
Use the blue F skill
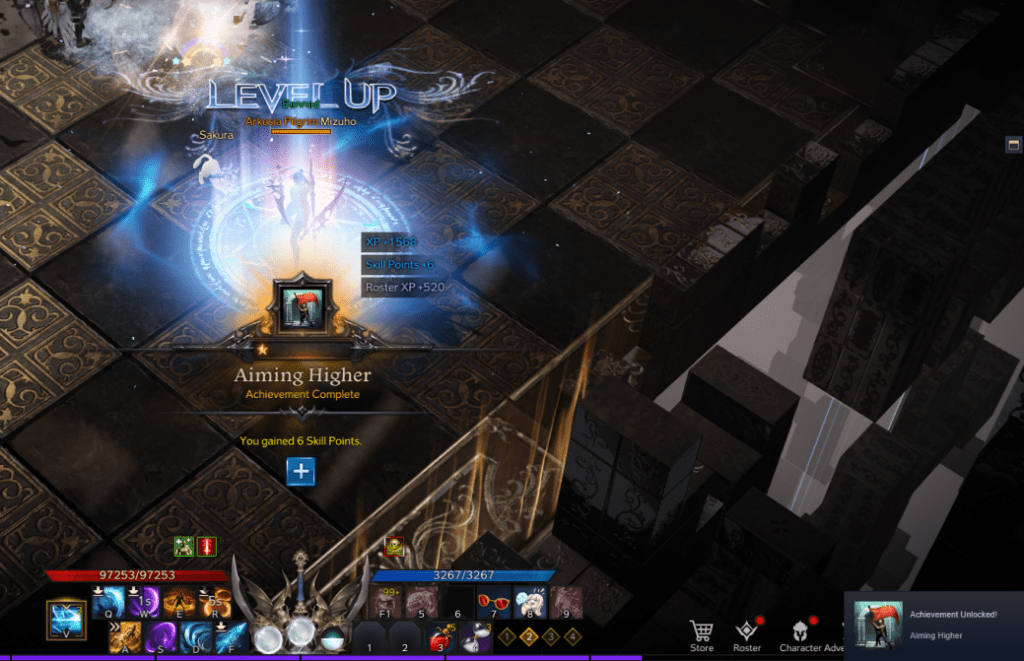231,637
